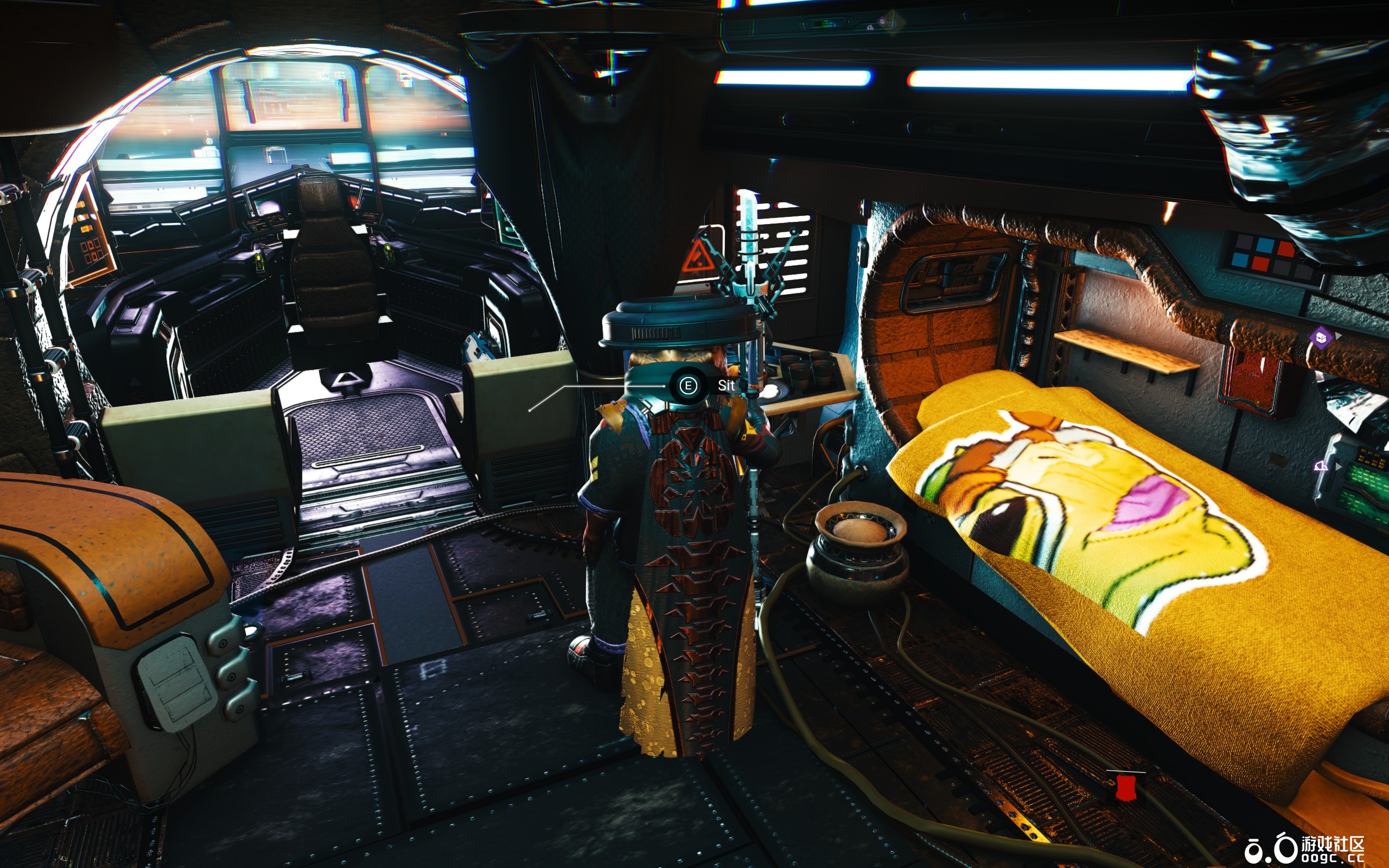This screenshot has height=868, width=1389.
Task: Click the circular E keybind icon
Action: point(687,386)
